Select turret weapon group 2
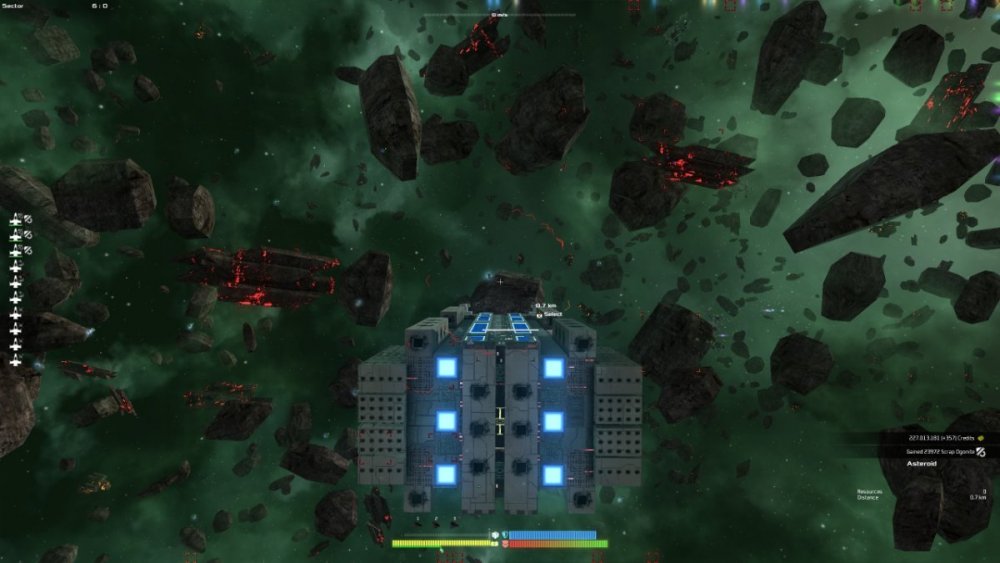Viewport: 1000px width, 563px height. point(16,235)
